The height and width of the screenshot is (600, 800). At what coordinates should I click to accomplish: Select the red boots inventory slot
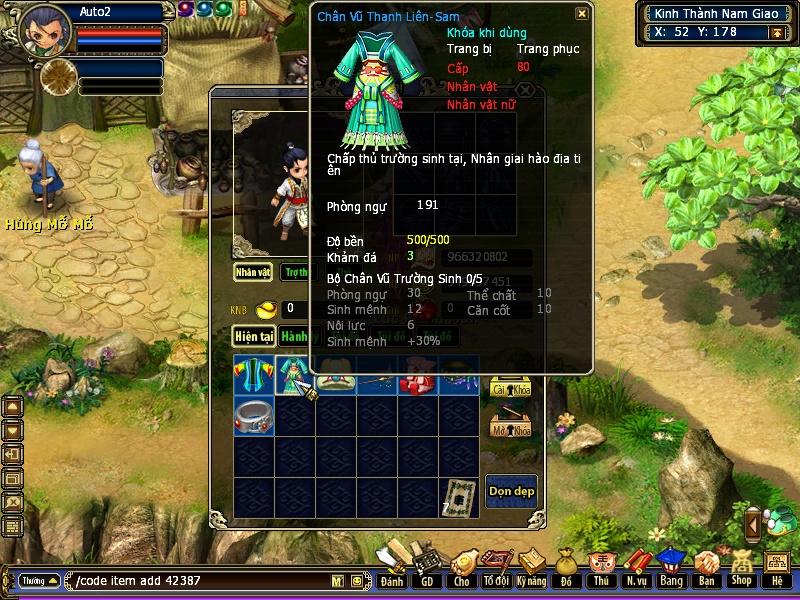point(417,375)
